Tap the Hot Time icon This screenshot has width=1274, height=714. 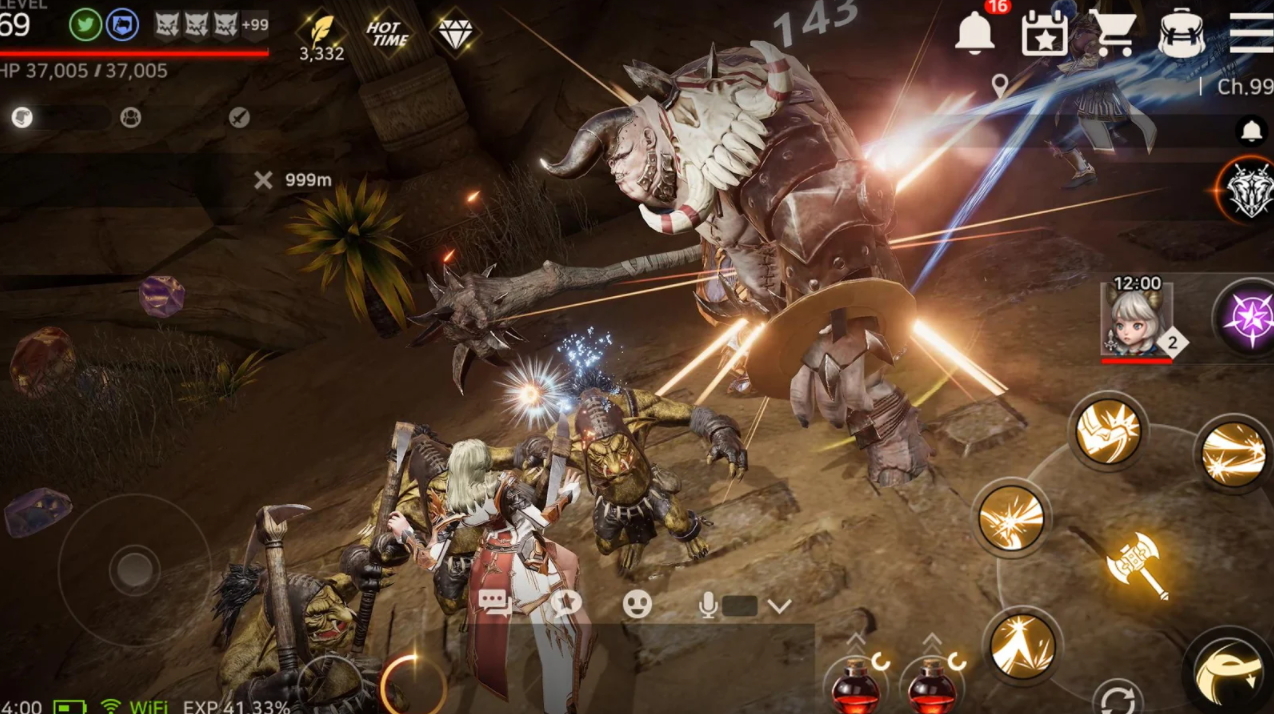(x=387, y=33)
